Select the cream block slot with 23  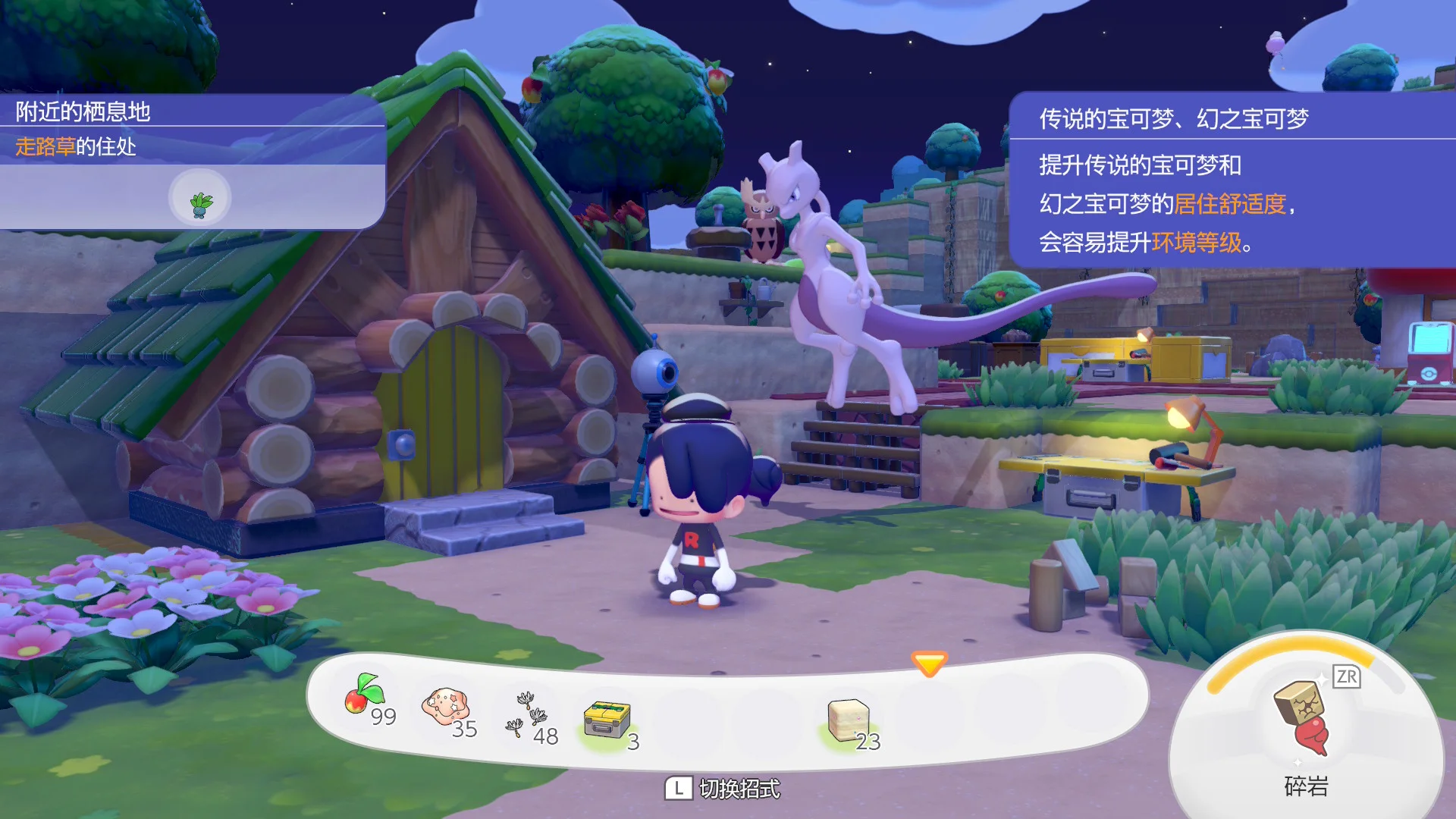tap(849, 721)
